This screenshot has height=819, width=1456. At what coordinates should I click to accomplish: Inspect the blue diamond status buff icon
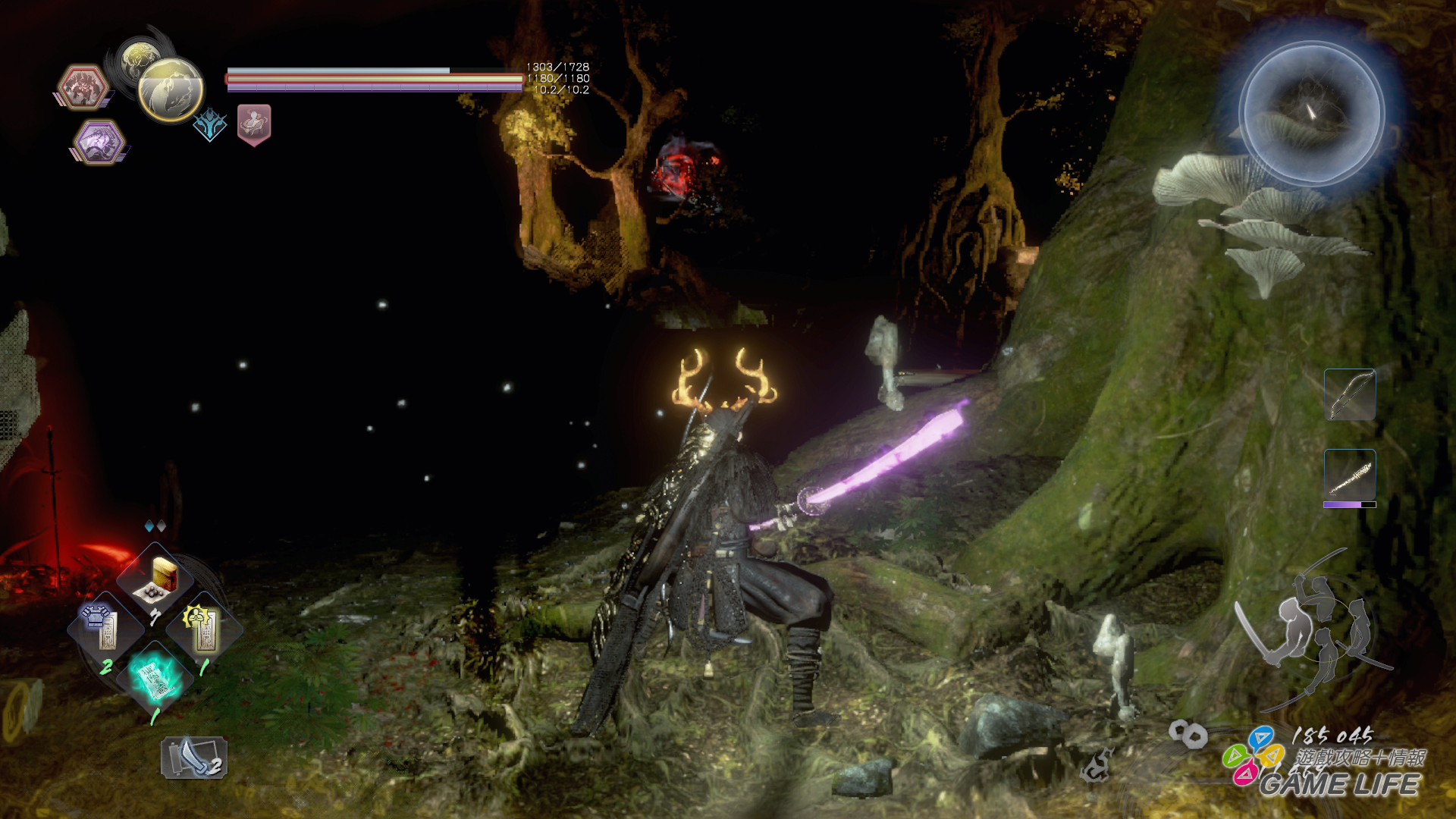(209, 124)
